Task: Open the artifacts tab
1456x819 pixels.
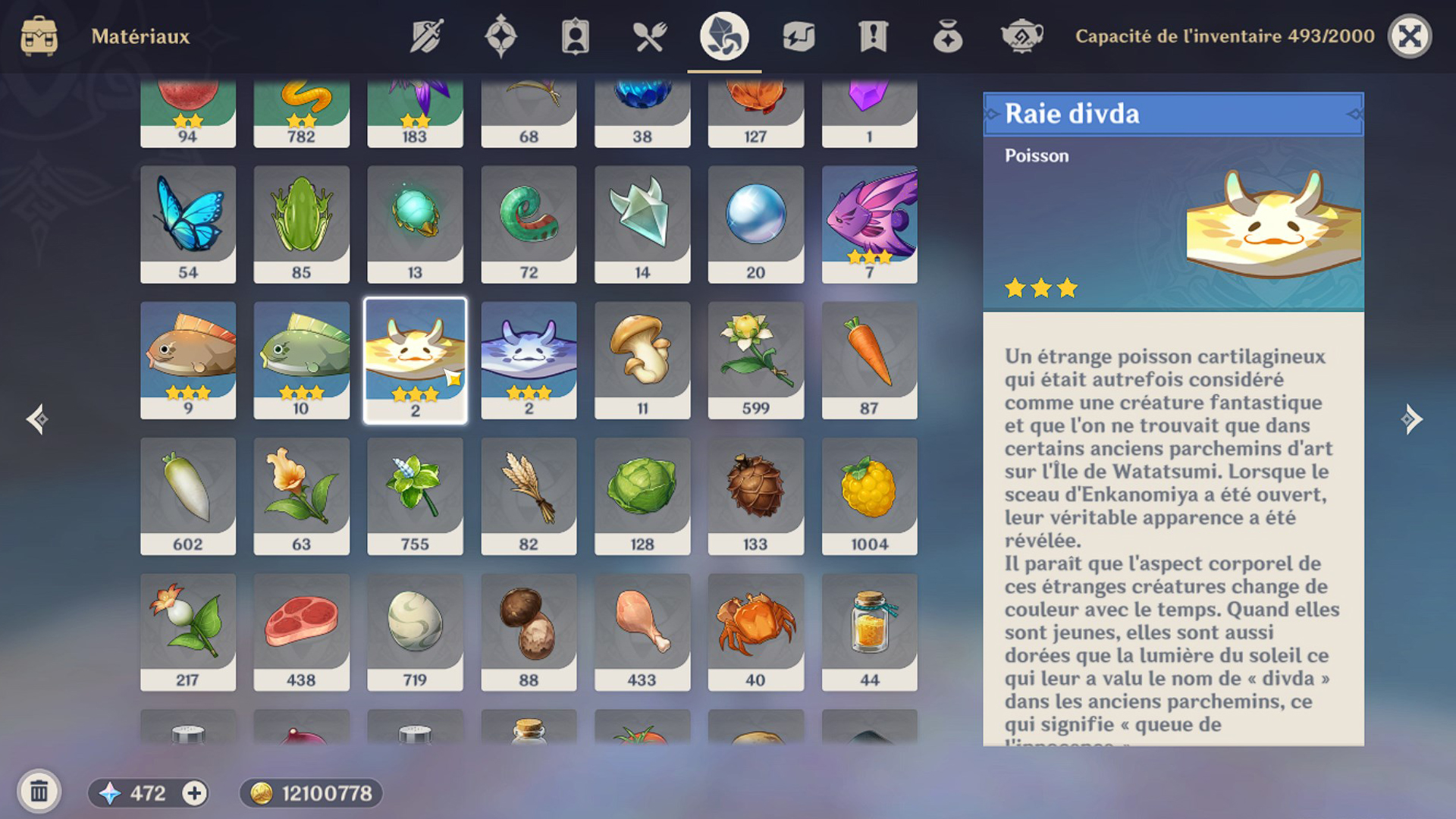Action: tap(500, 36)
